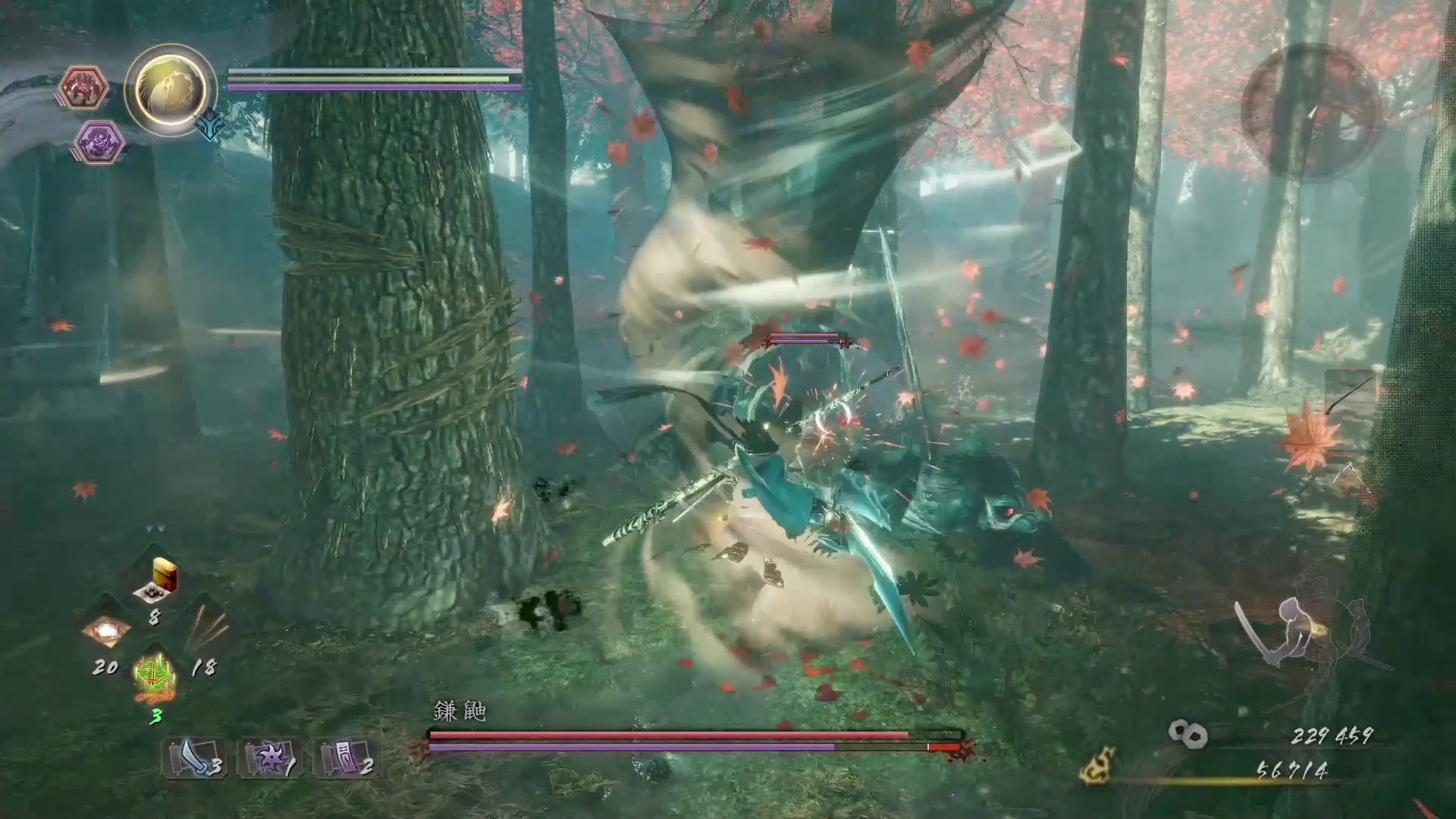Activate the blade scroll skill slot

(x=194, y=758)
